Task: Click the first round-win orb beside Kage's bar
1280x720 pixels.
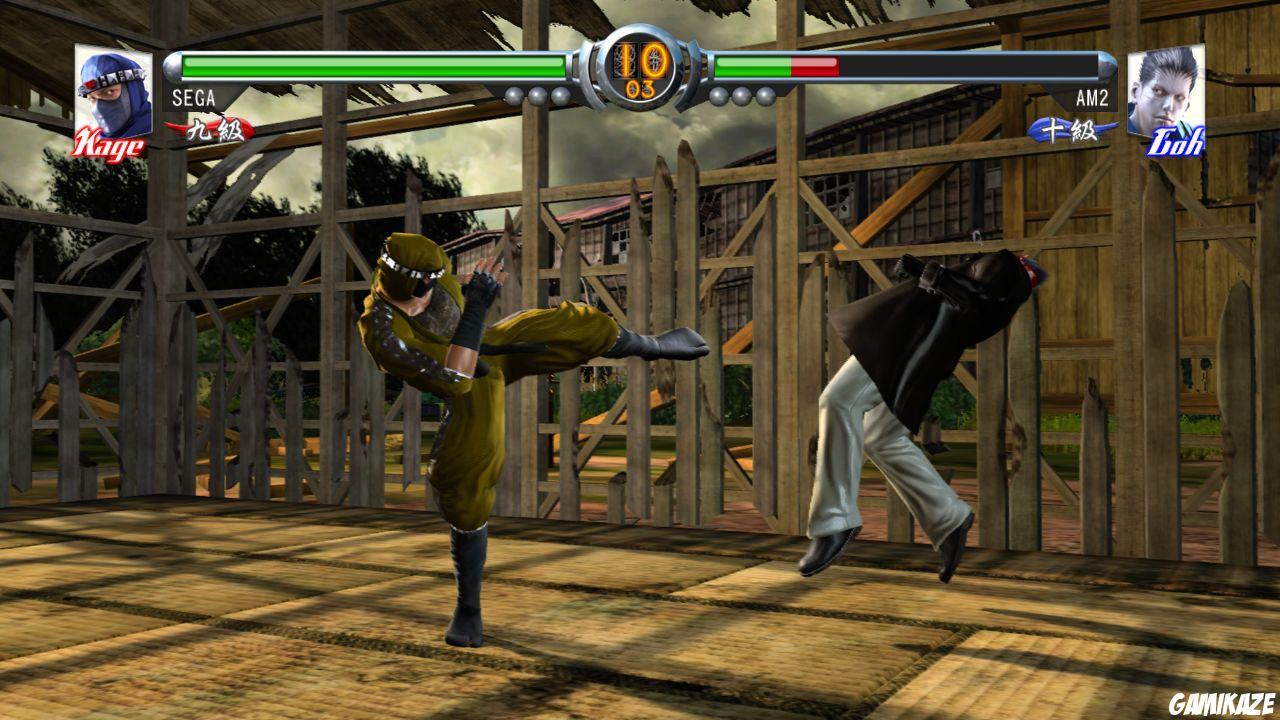Action: pyautogui.click(x=513, y=95)
